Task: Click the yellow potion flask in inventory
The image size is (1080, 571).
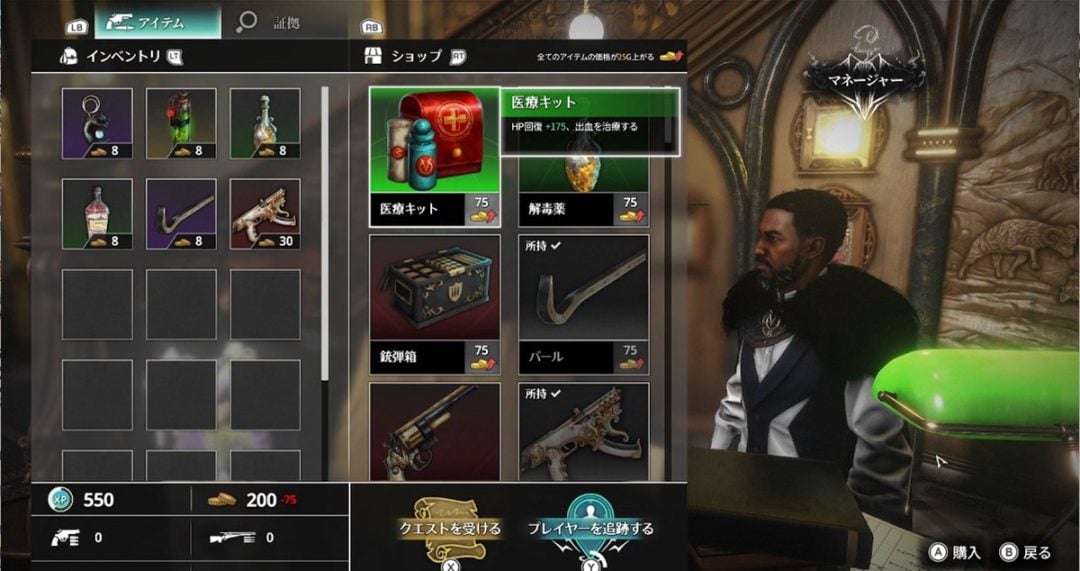Action: coord(265,123)
